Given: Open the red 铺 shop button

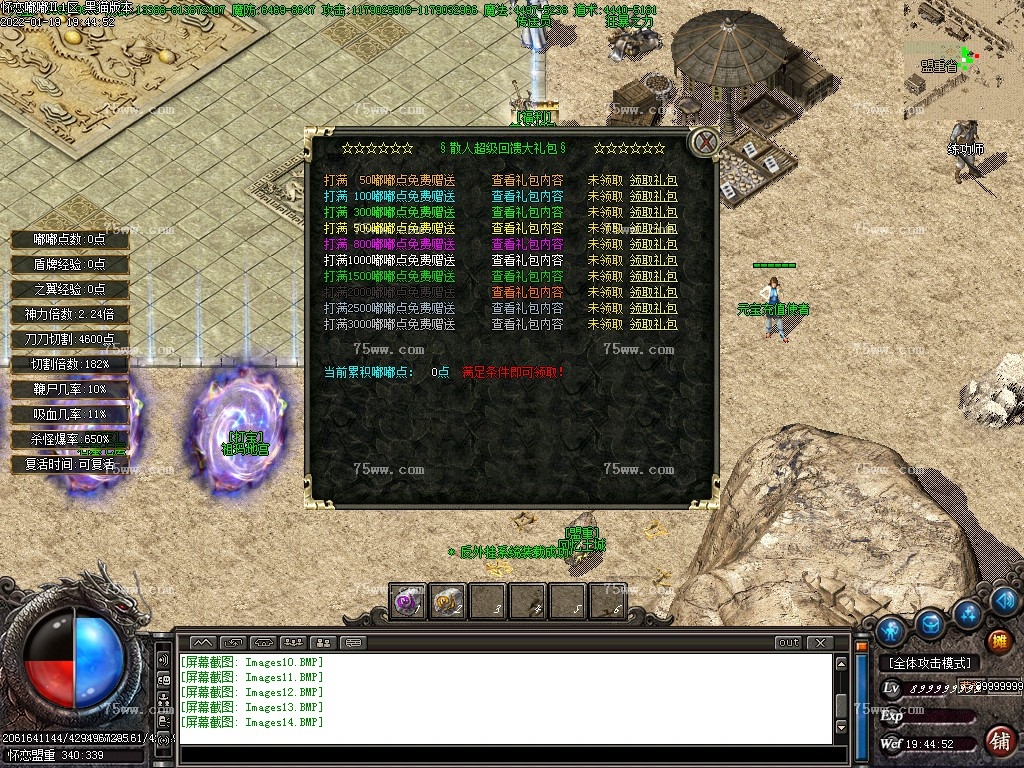Looking at the screenshot, I should click(x=998, y=740).
